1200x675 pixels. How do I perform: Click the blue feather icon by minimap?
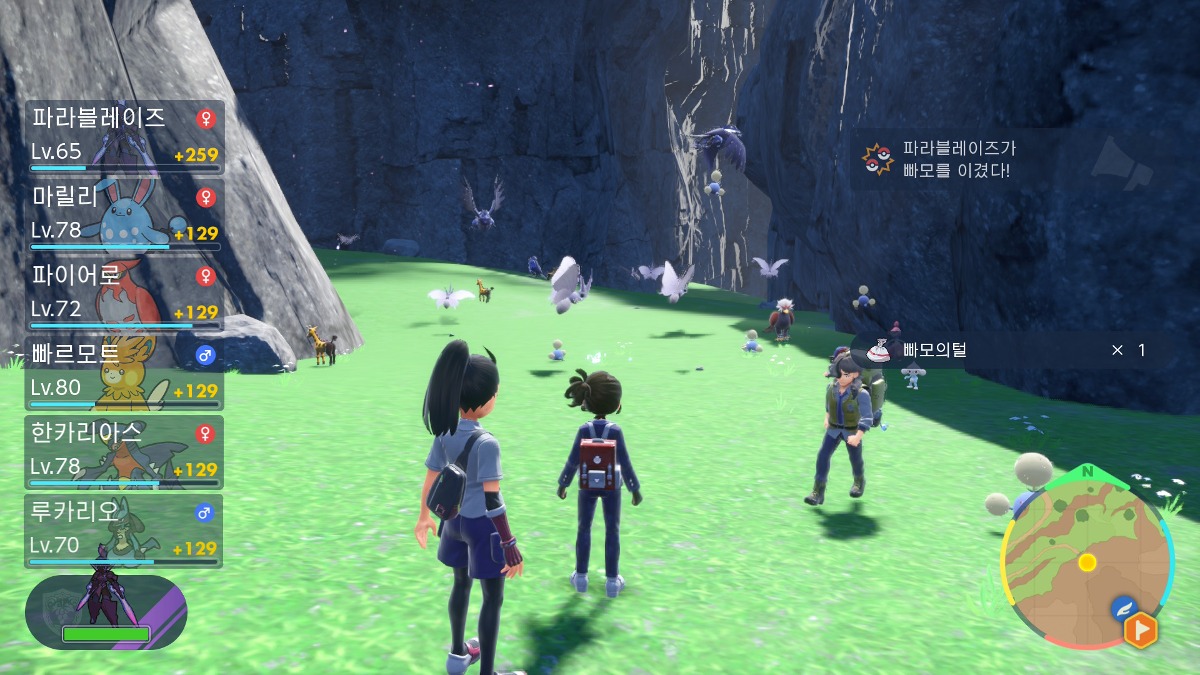1123,607
